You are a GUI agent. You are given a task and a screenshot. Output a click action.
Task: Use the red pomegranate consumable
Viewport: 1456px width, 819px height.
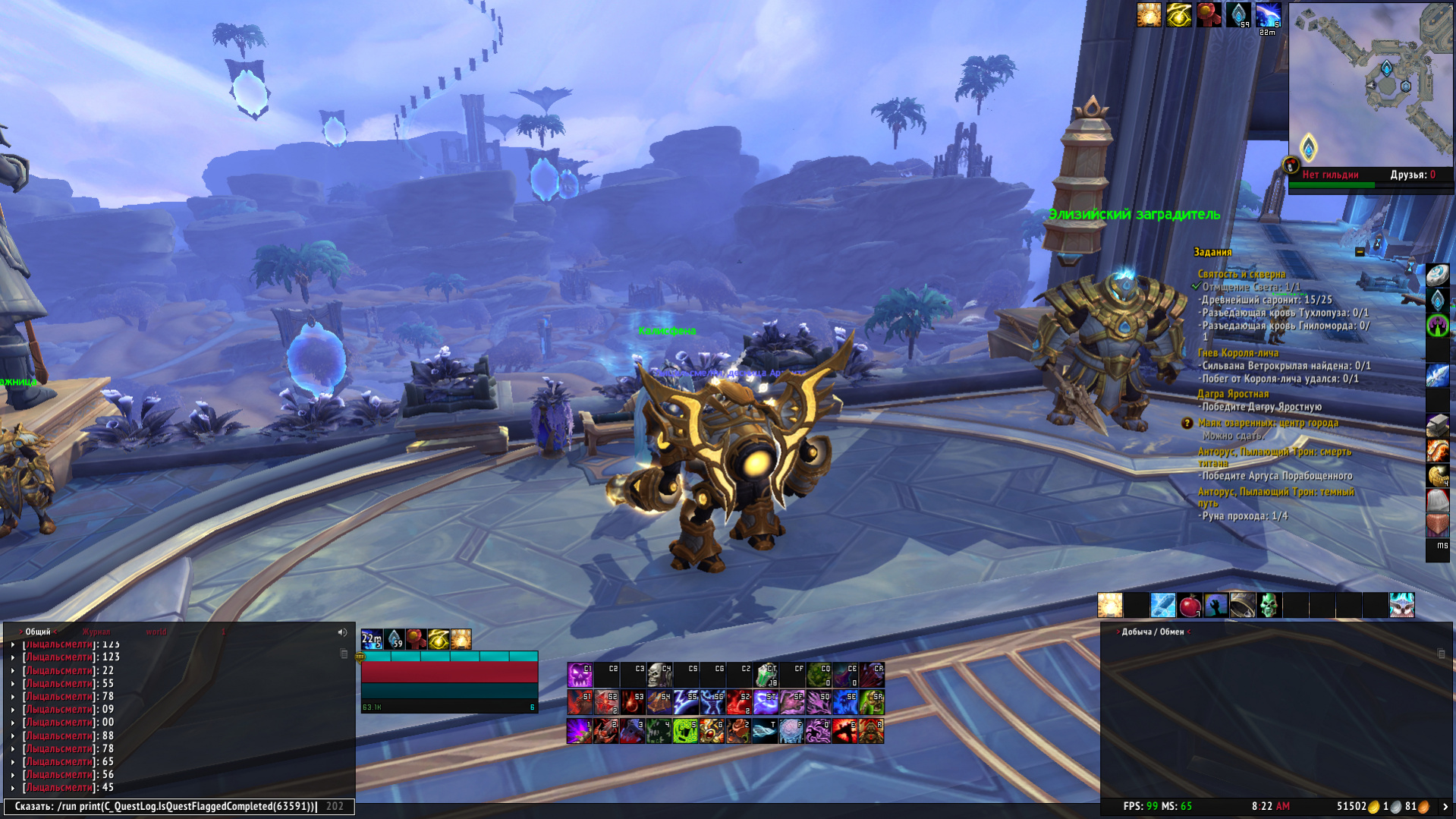point(1190,605)
